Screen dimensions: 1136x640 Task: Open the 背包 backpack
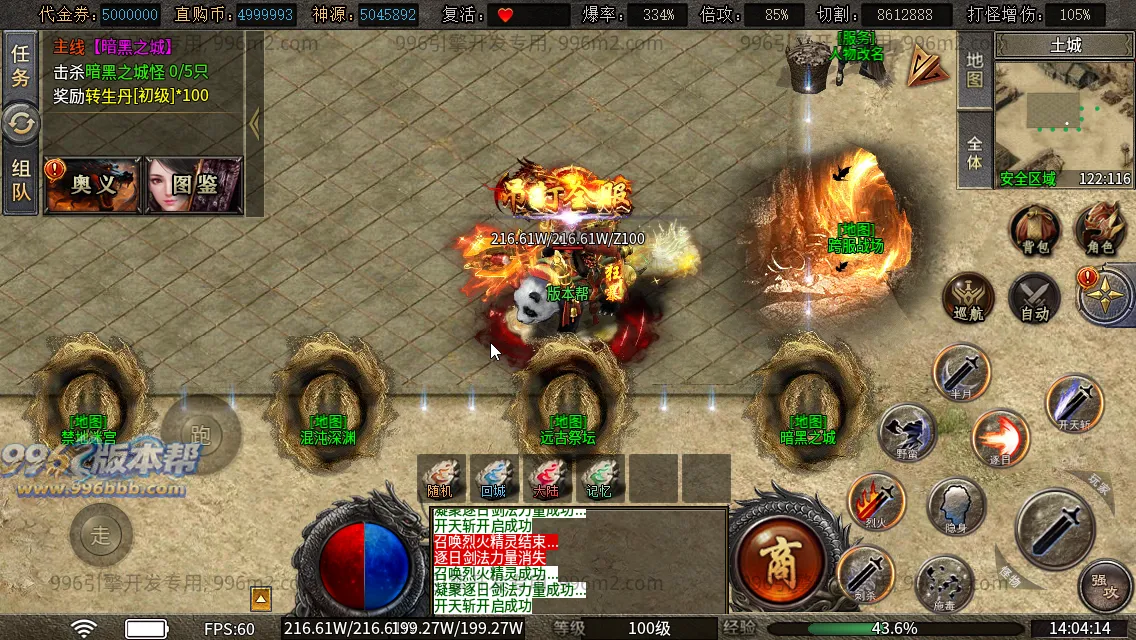(1034, 230)
